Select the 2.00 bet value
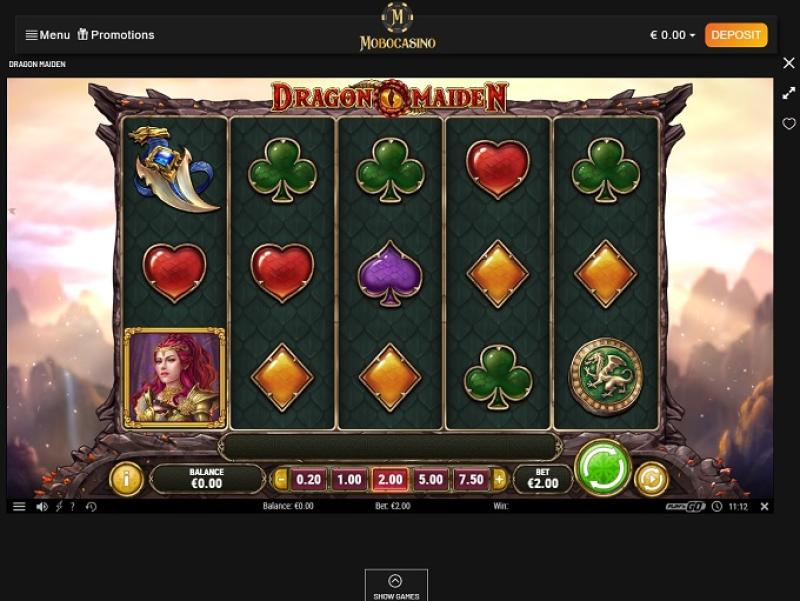Viewport: 800px width, 601px height. click(390, 480)
